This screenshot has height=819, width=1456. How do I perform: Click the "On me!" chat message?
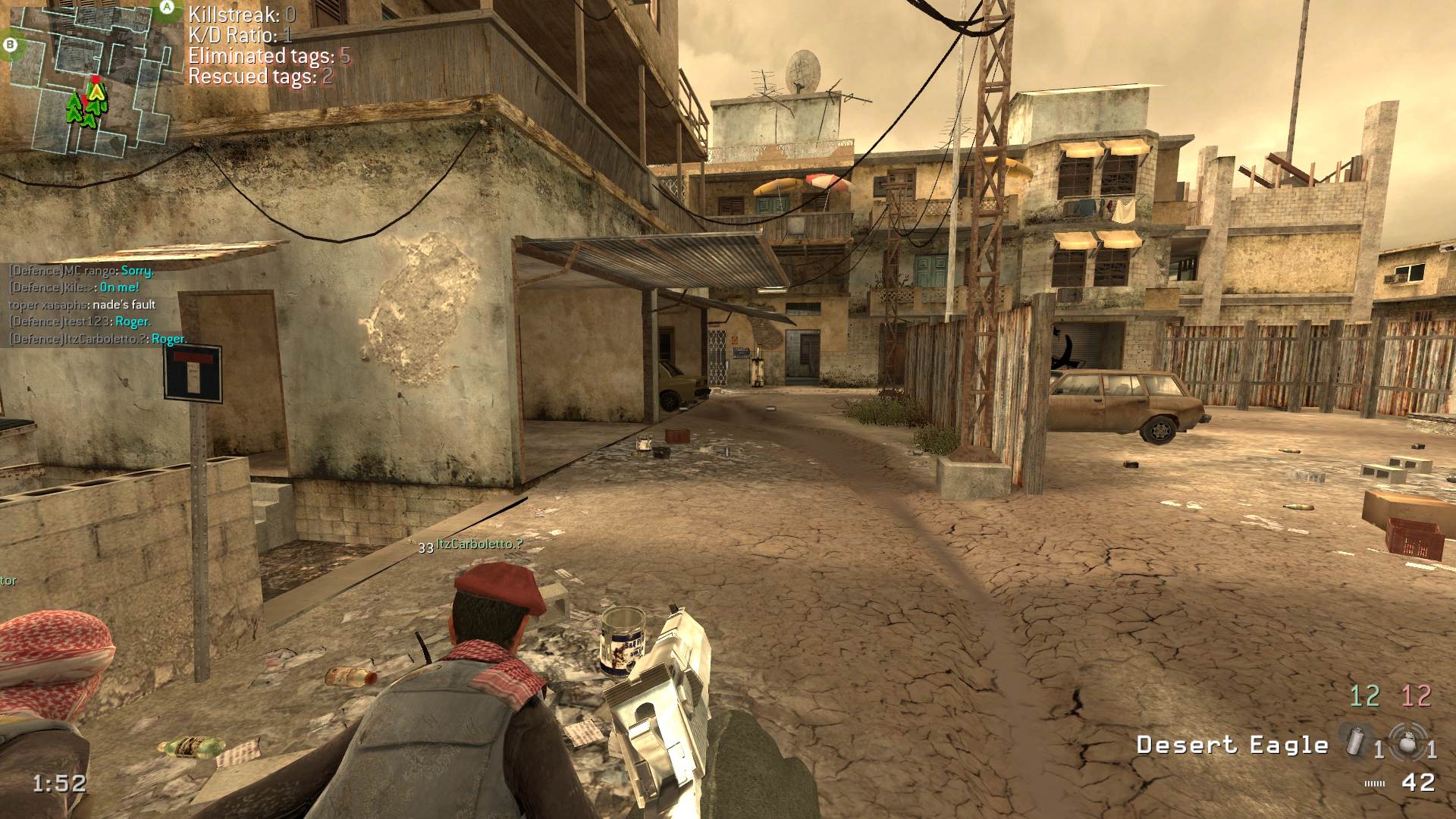click(120, 287)
